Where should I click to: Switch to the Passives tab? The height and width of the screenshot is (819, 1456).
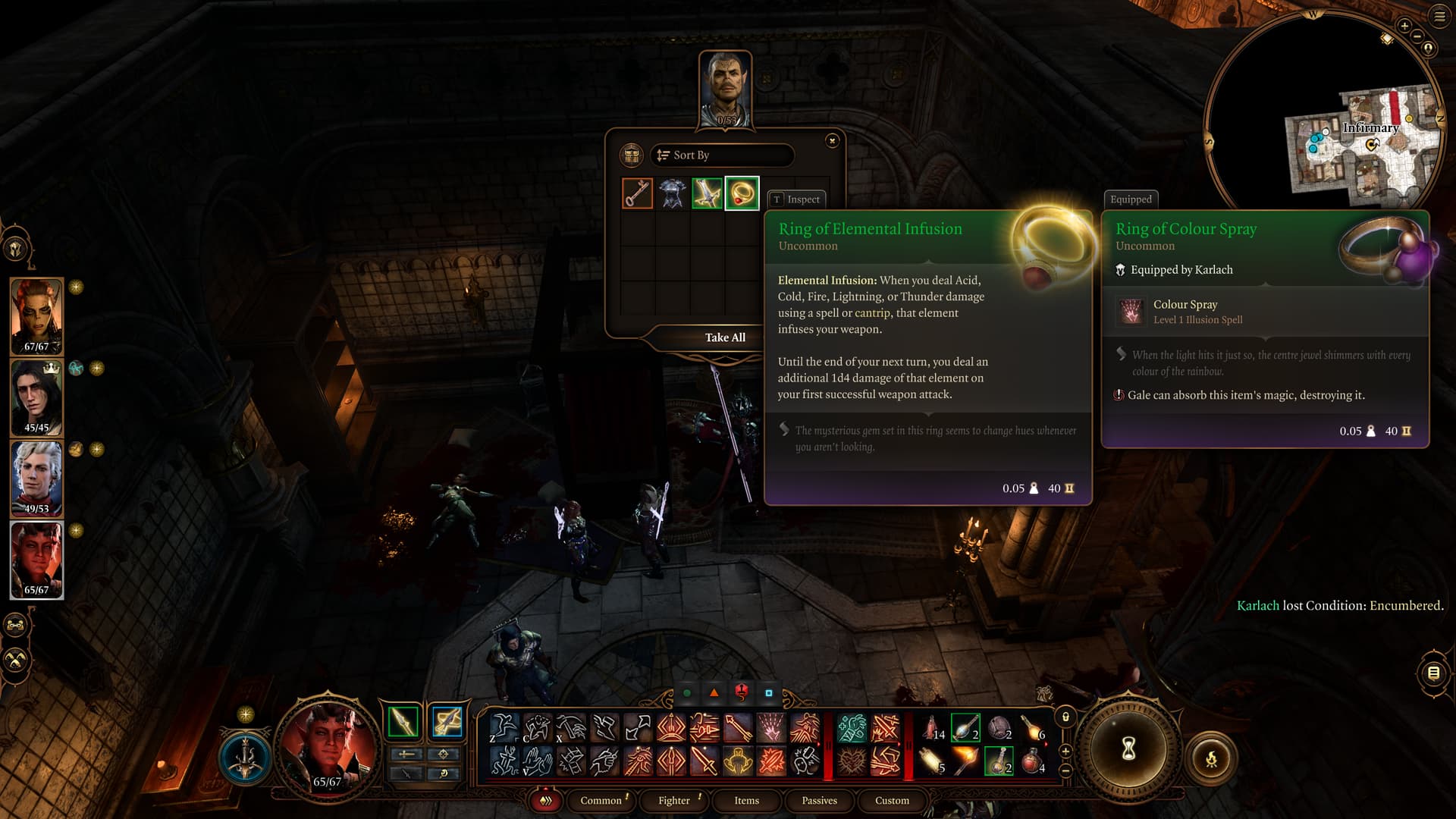[819, 800]
